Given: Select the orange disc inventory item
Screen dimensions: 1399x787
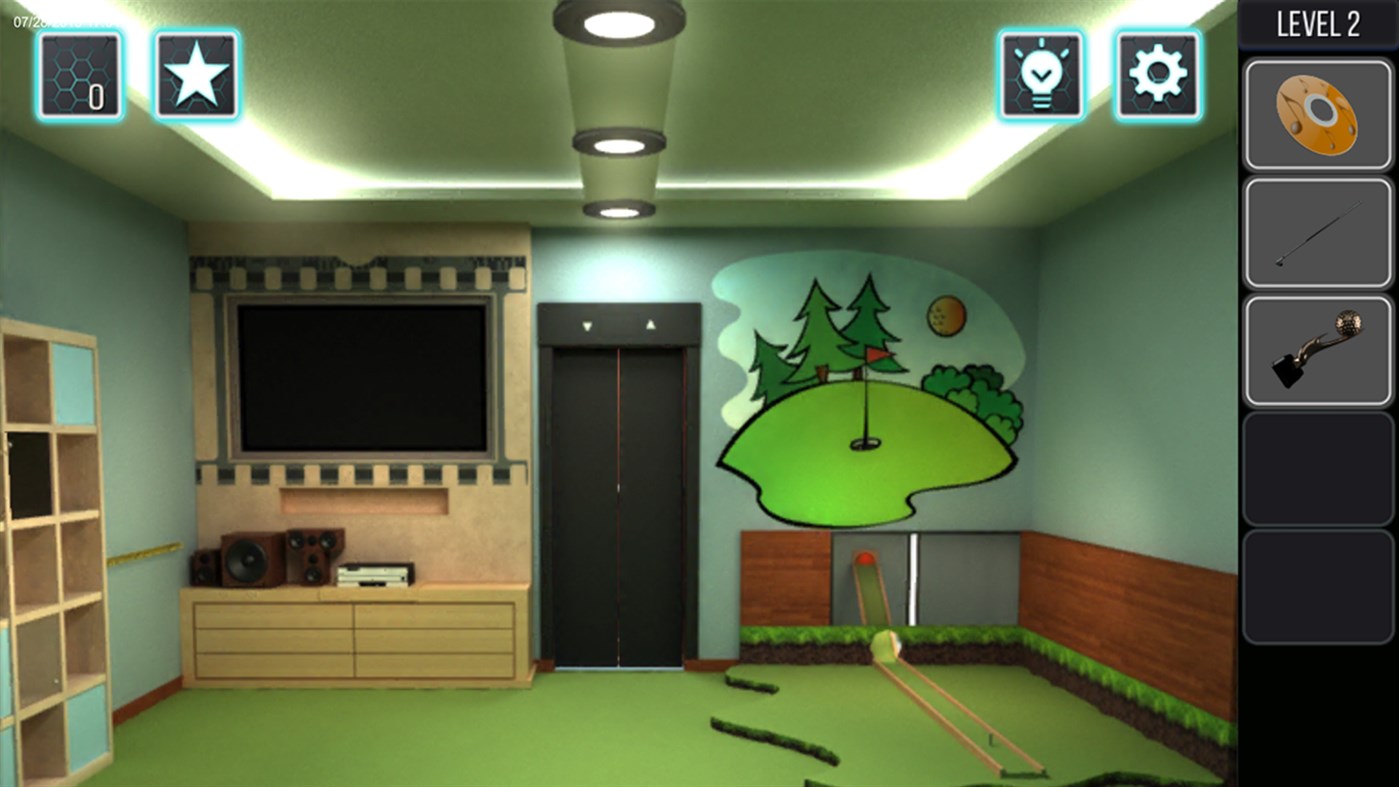Looking at the screenshot, I should coord(1316,112).
